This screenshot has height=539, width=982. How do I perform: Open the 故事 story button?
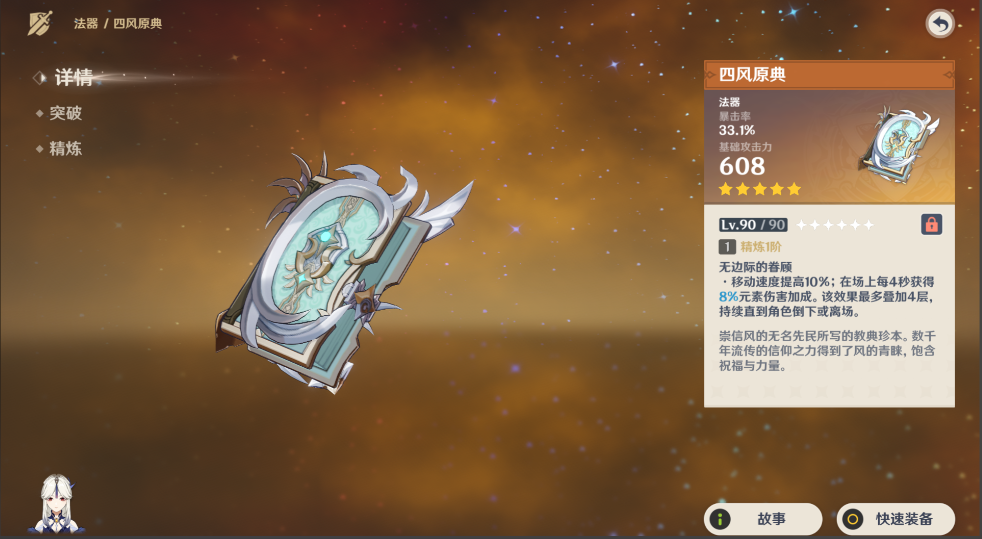763,519
